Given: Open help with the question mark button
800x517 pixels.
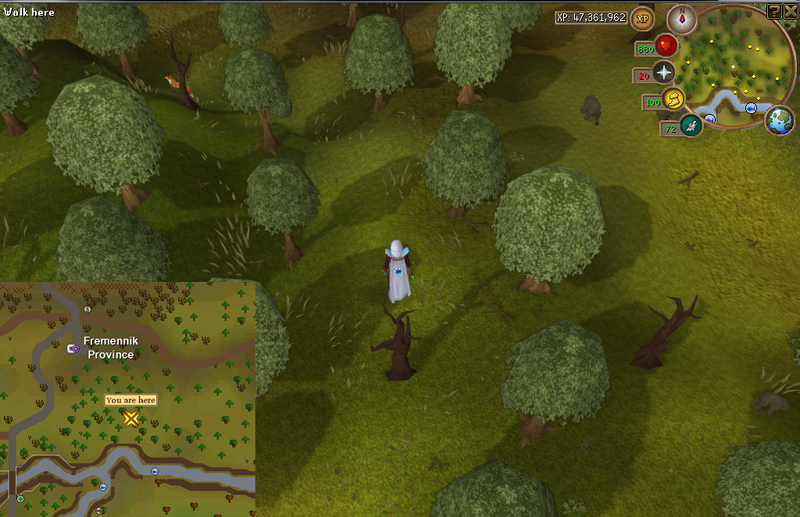Looking at the screenshot, I should pos(774,10).
